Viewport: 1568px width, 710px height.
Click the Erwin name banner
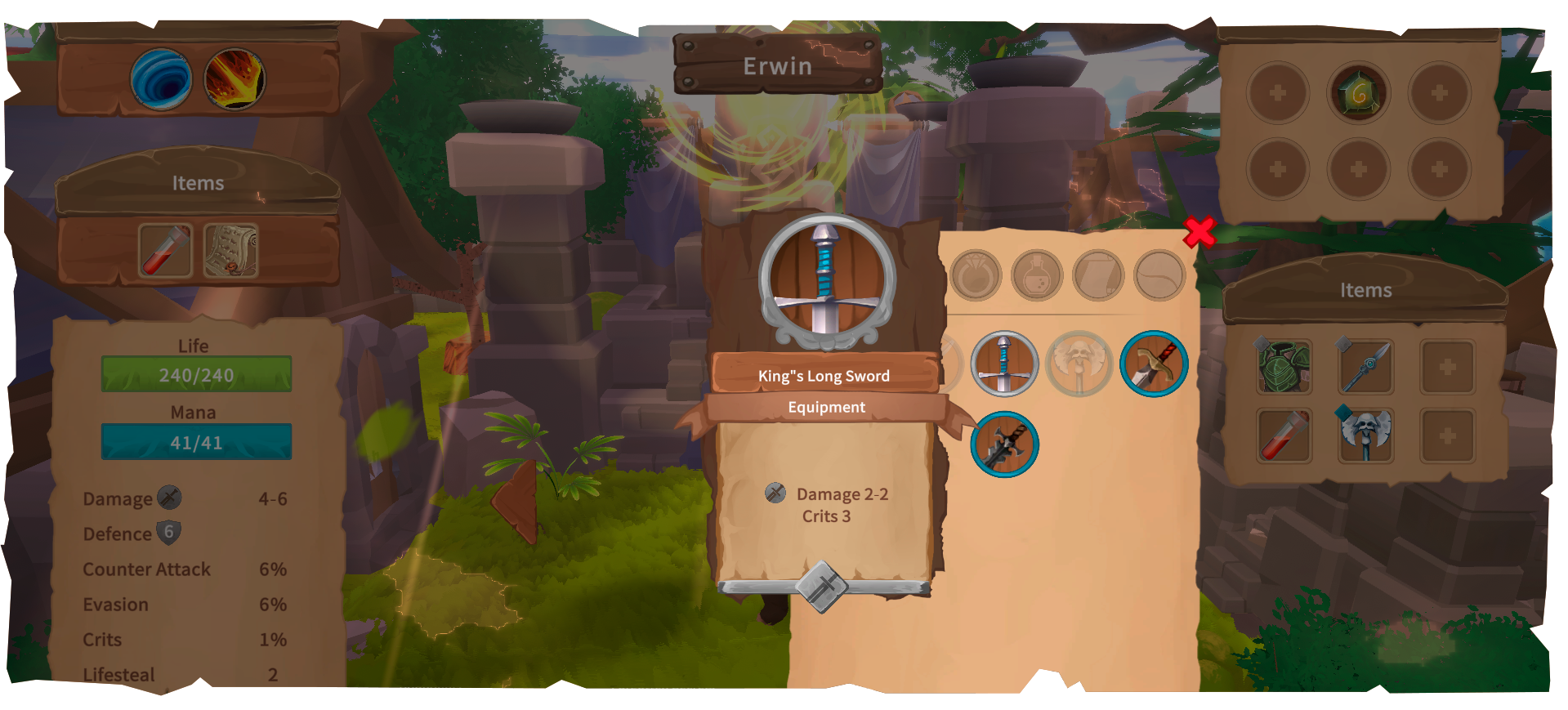(x=778, y=65)
